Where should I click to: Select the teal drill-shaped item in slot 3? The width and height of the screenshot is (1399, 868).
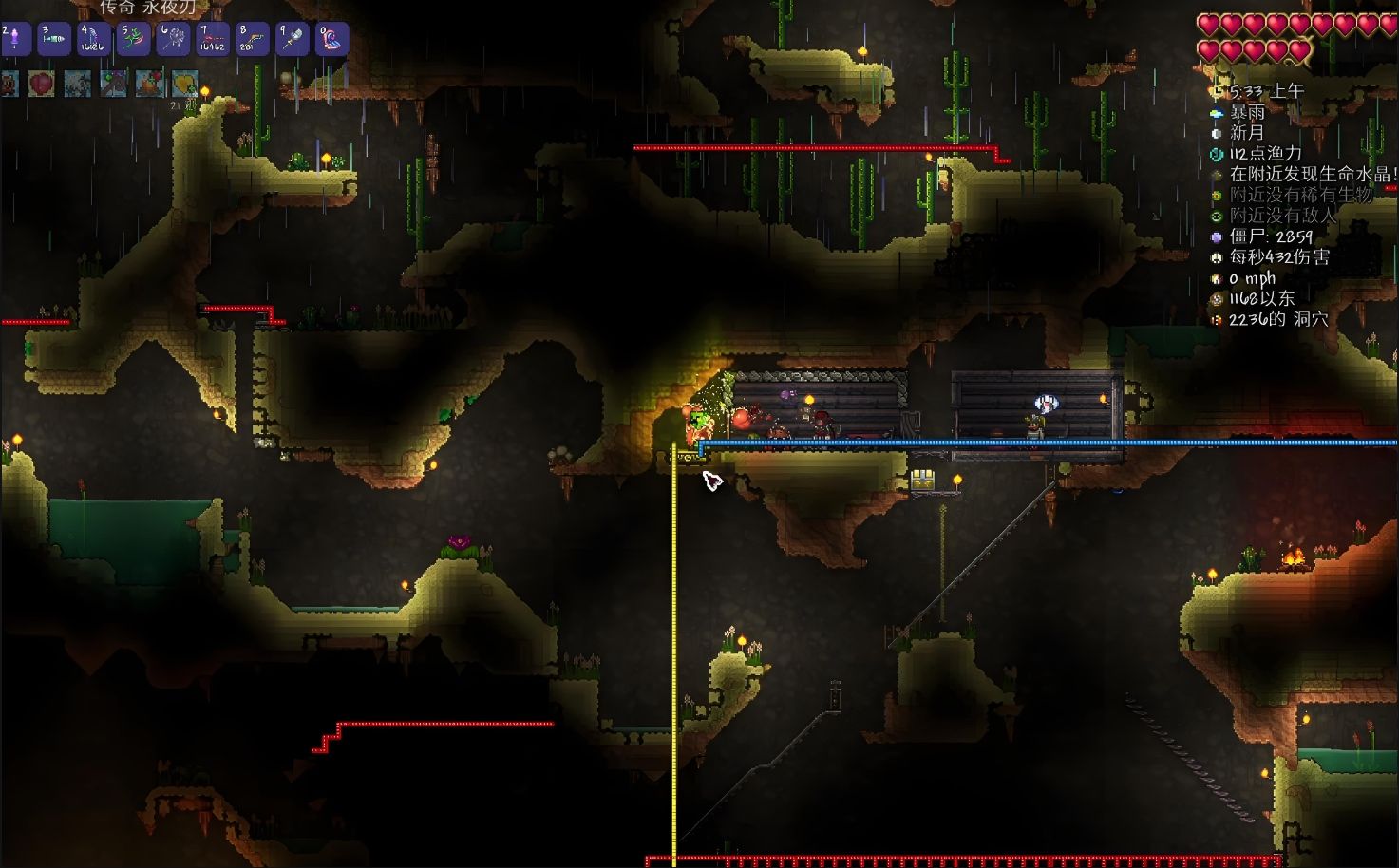point(54,40)
